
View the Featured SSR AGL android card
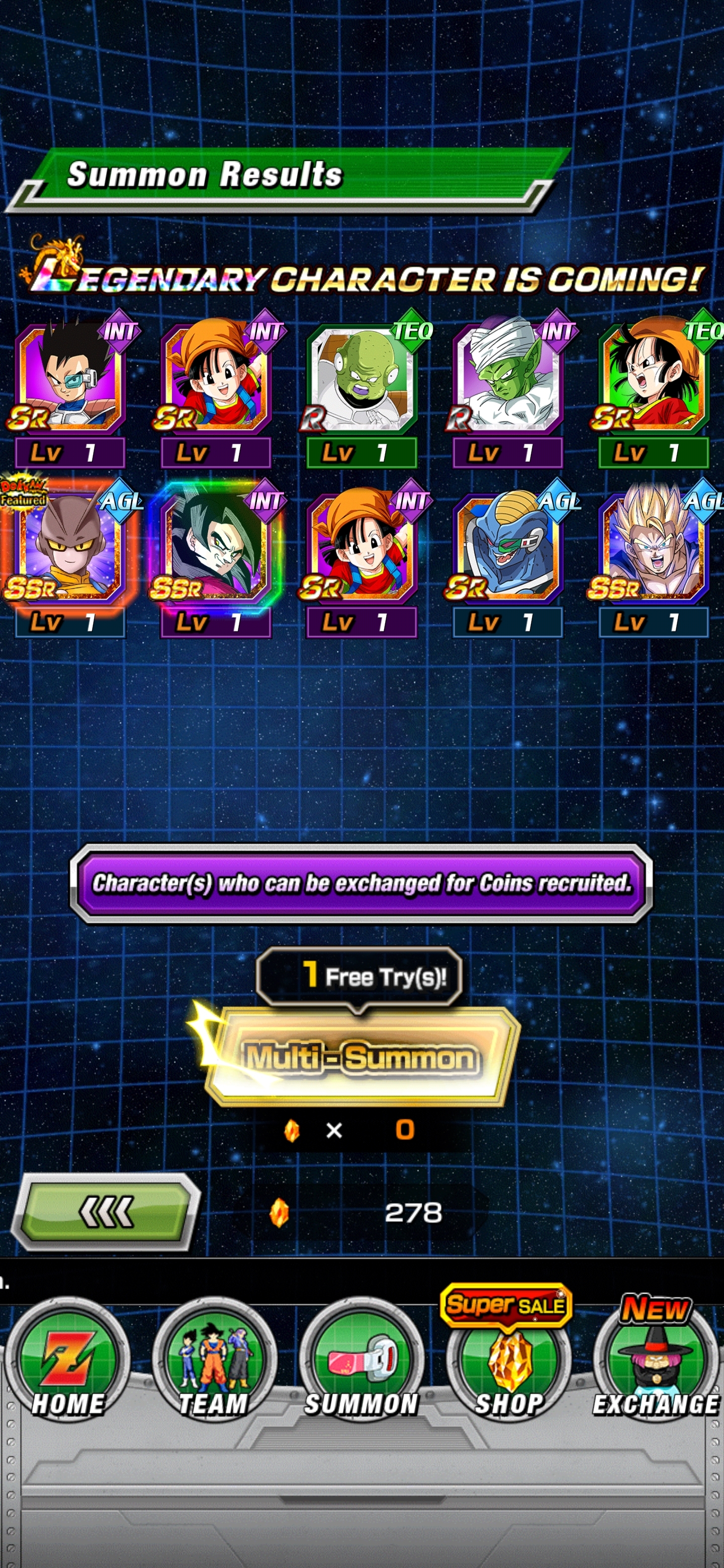coord(70,548)
